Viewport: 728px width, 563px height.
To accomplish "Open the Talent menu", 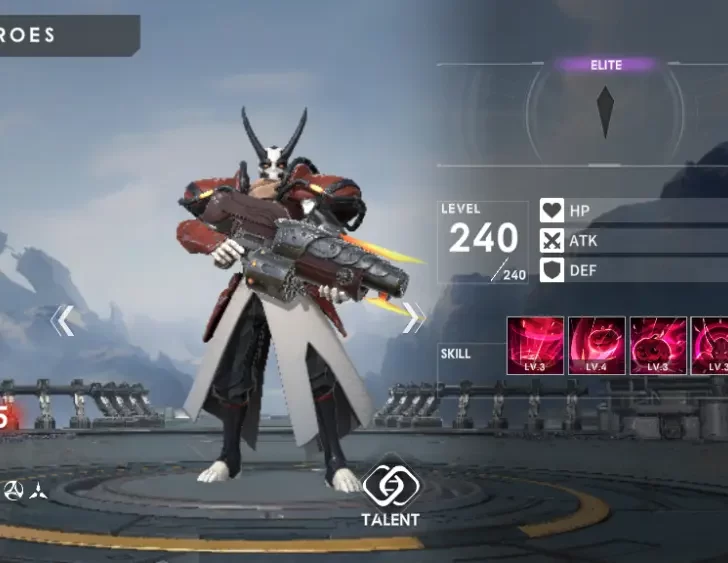I will point(390,495).
